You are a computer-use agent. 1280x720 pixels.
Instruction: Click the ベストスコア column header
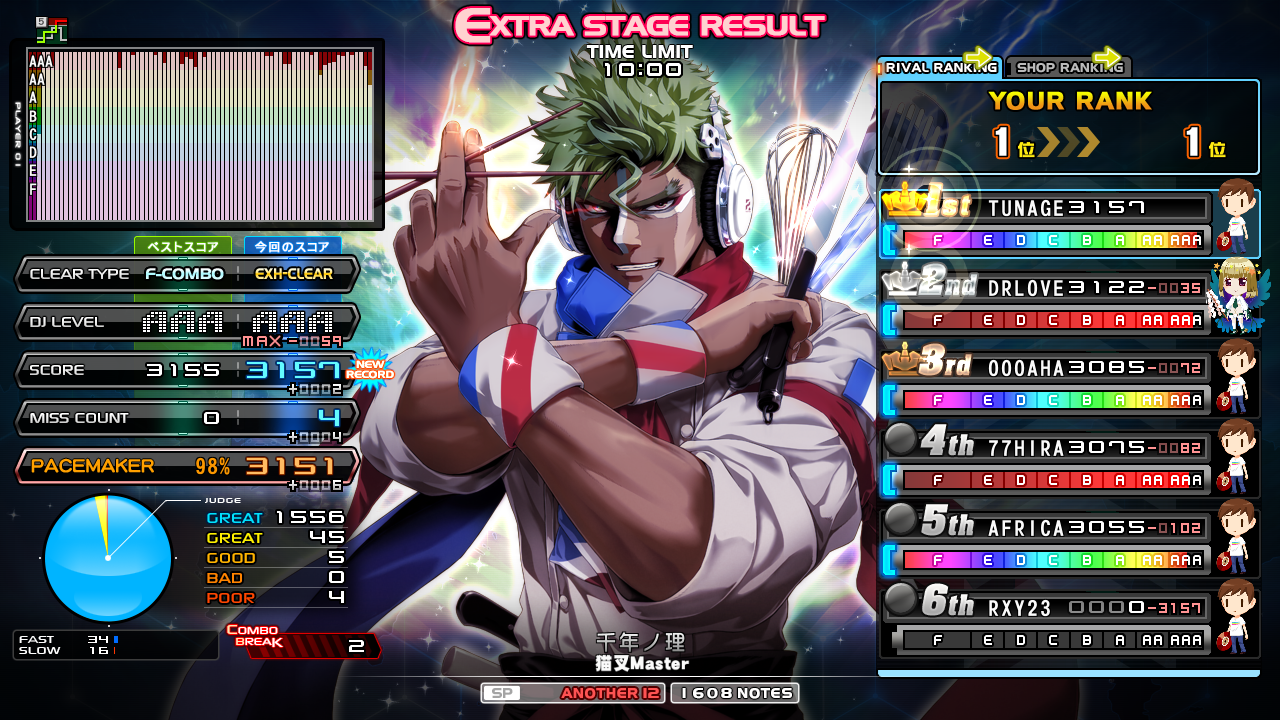pyautogui.click(x=183, y=246)
